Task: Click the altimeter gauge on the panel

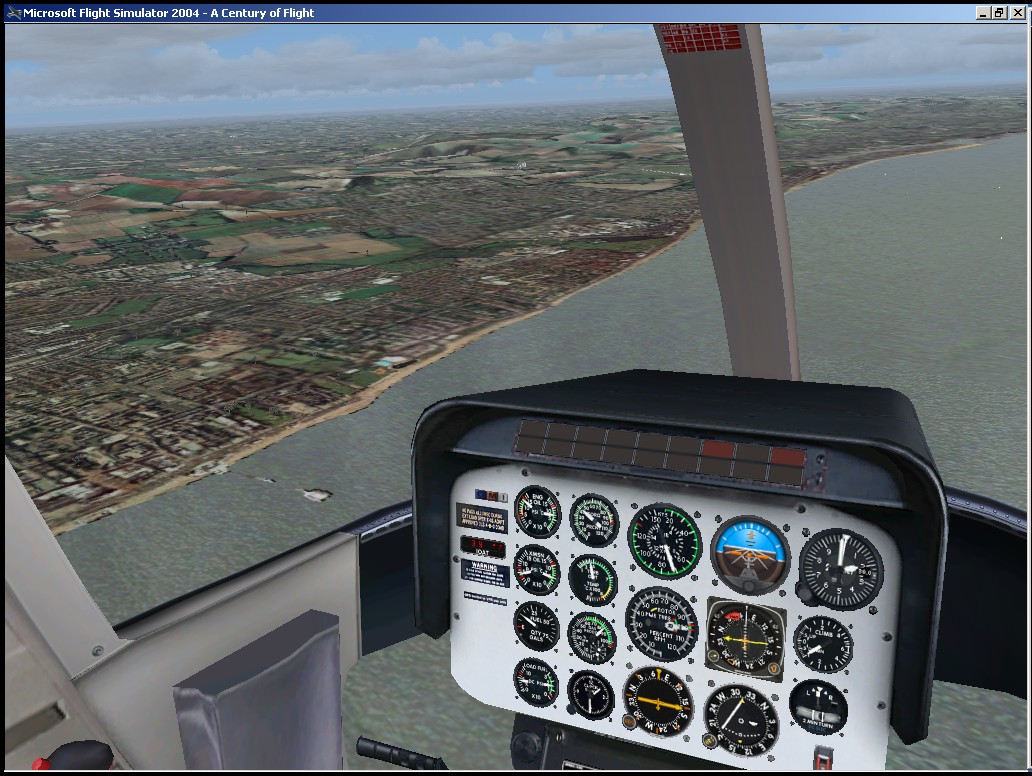Action: click(x=841, y=569)
